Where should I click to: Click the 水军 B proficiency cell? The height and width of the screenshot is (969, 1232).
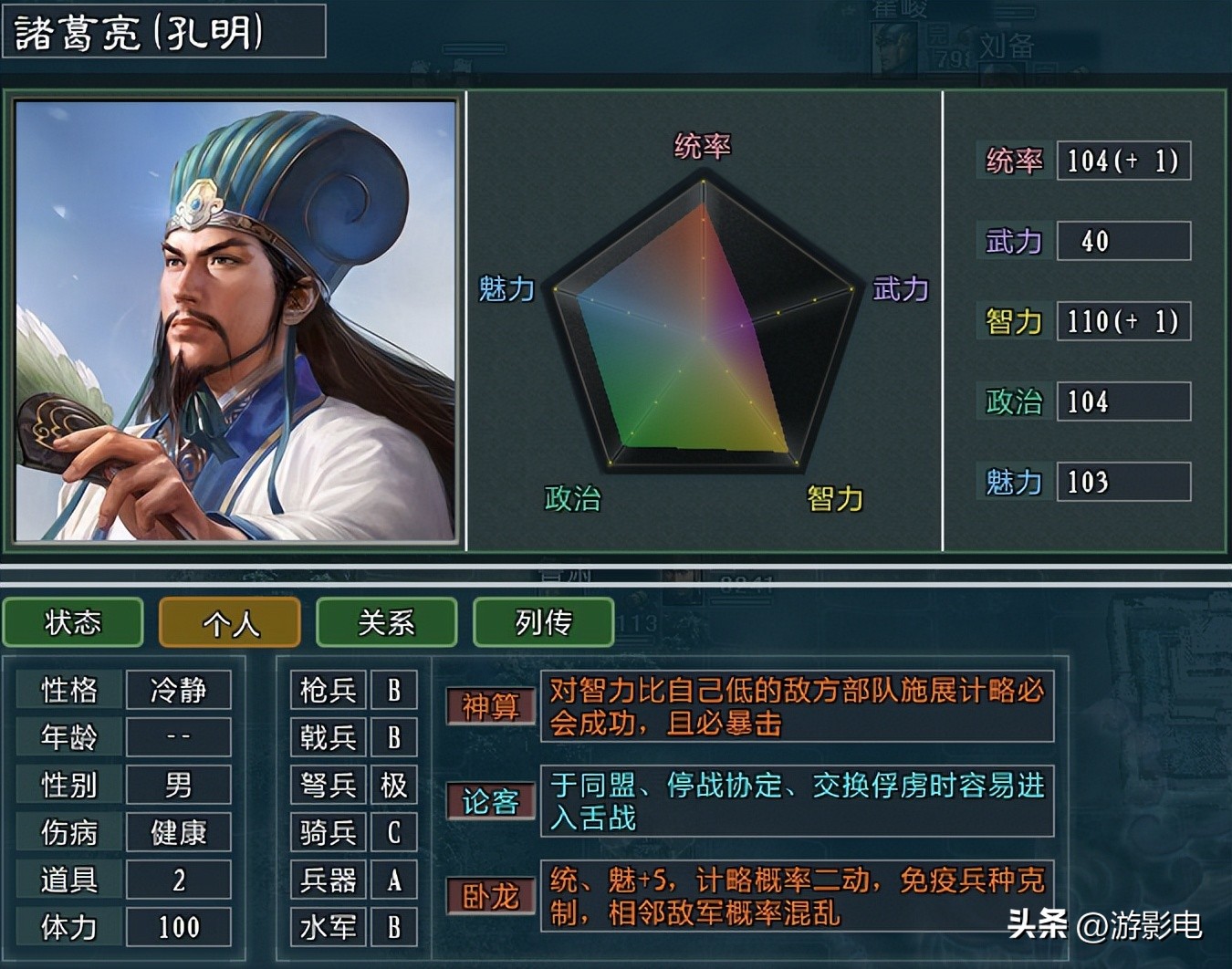[x=353, y=927]
